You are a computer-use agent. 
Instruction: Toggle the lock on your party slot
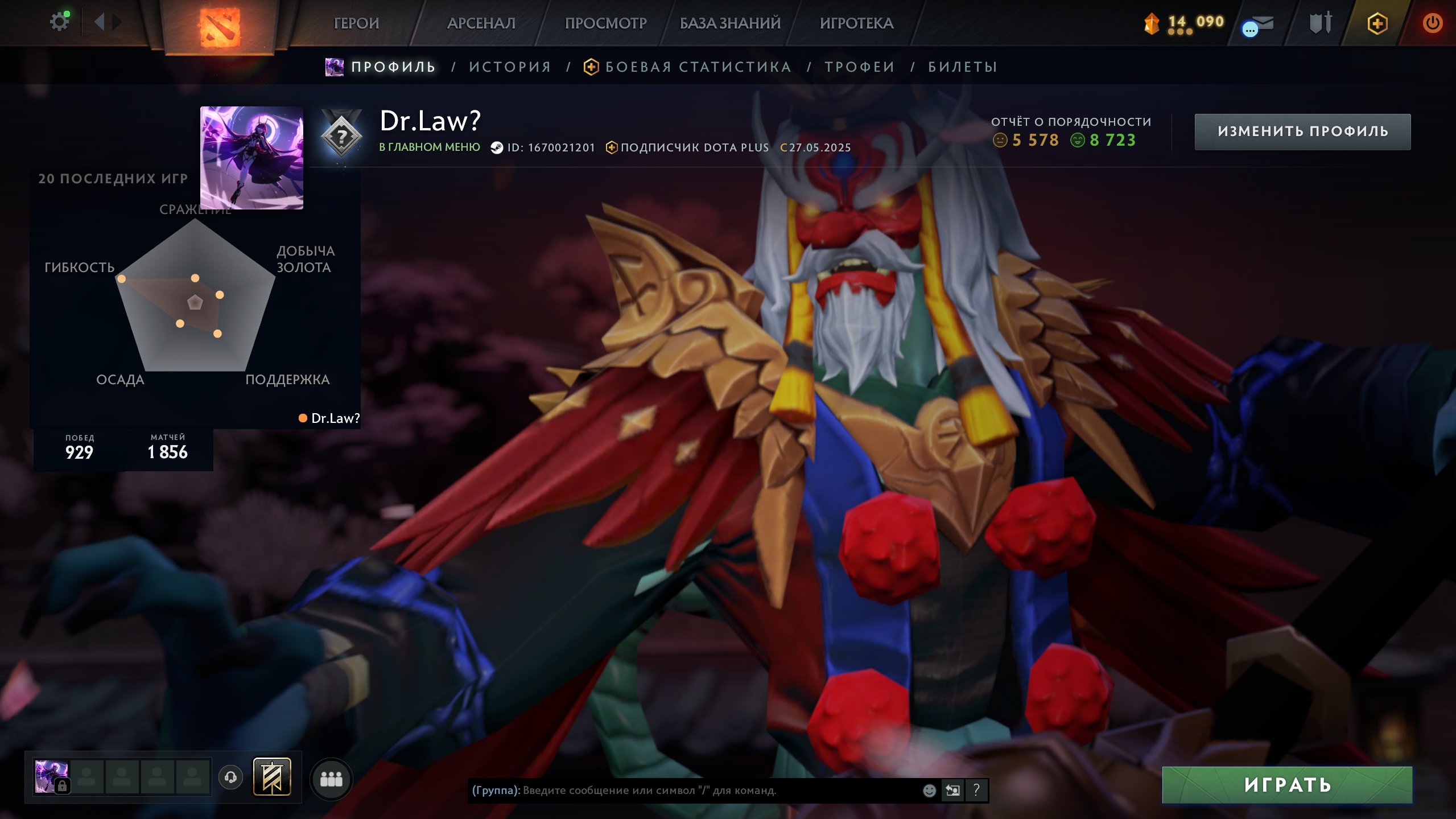tap(63, 788)
